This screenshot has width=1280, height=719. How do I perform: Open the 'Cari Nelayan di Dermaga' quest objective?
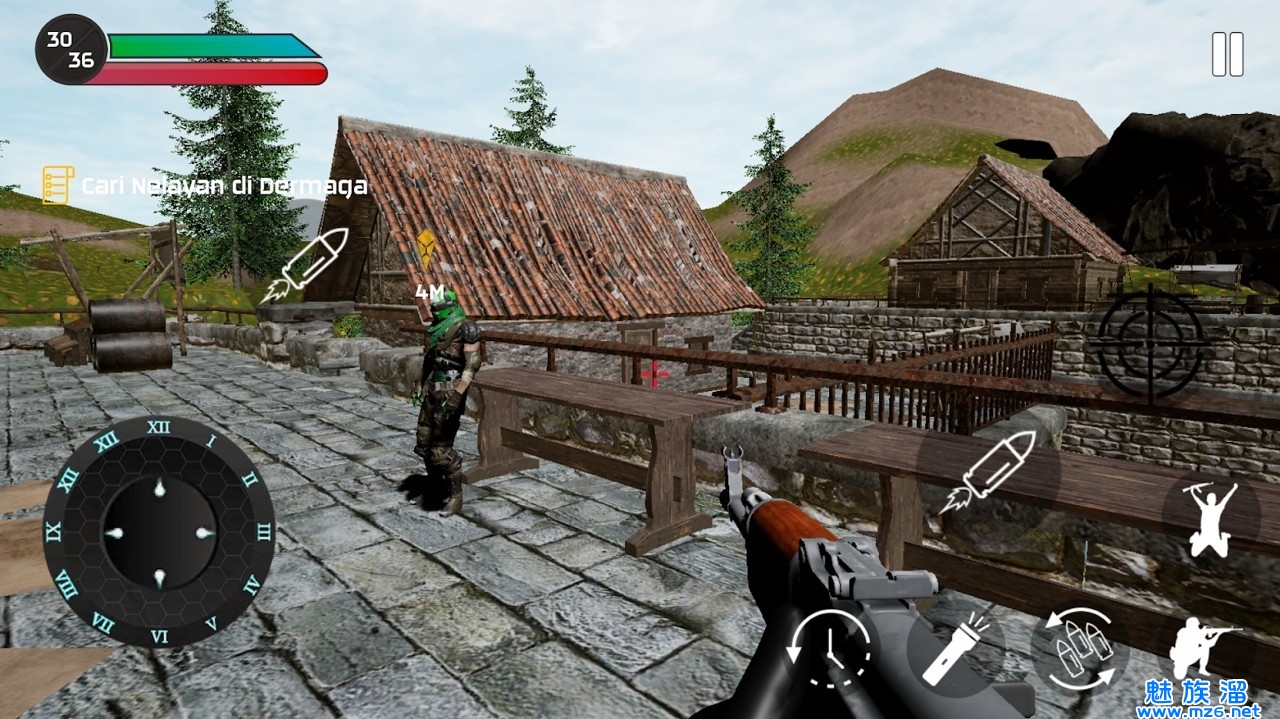click(204, 186)
